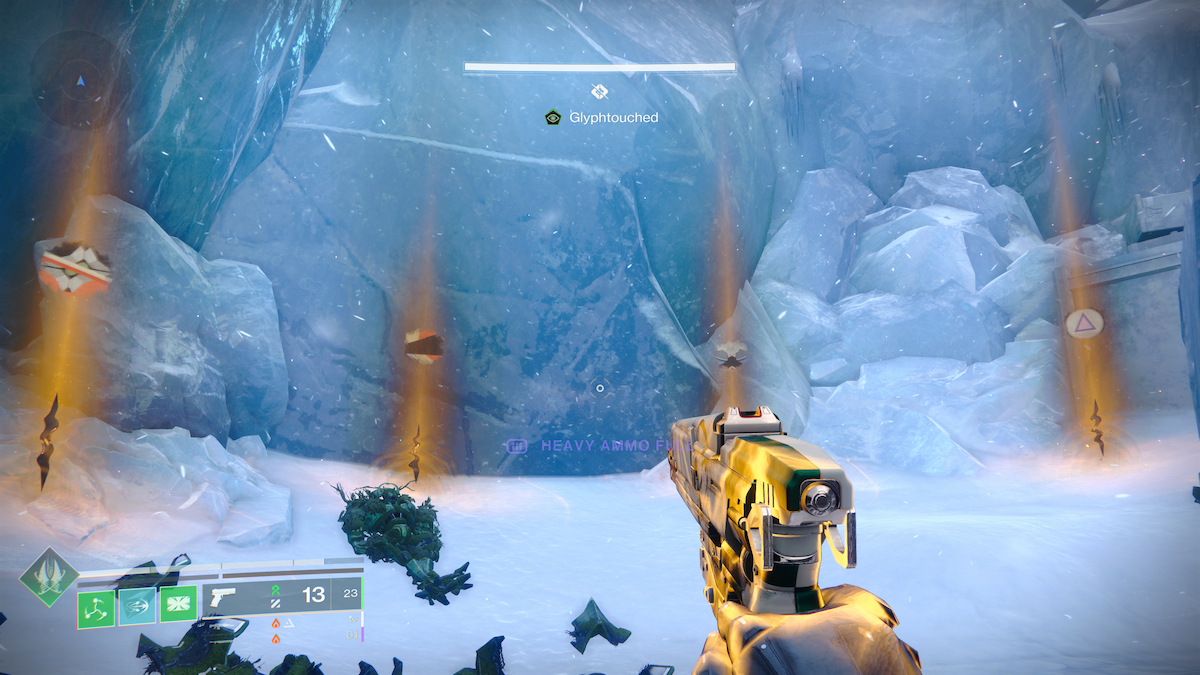Viewport: 1200px width, 675px height.
Task: Select the Glyphtouched buff icon
Action: click(x=552, y=118)
